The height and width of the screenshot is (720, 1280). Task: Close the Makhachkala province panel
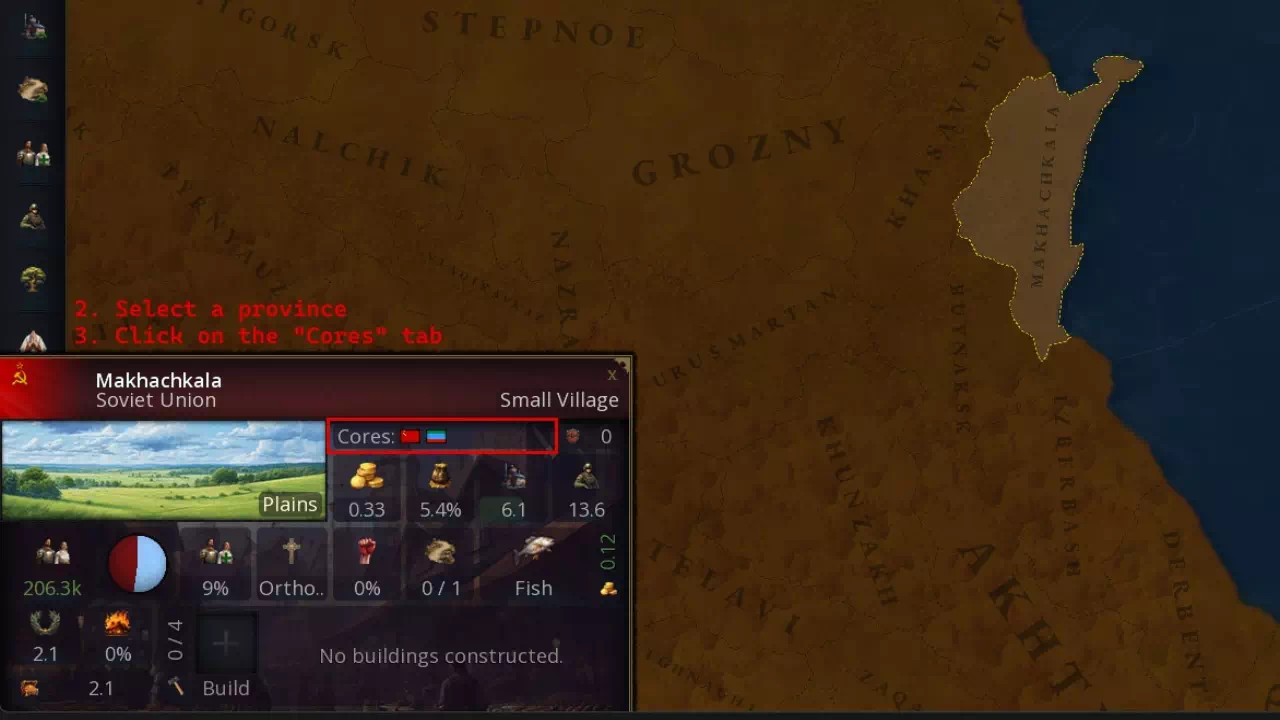[x=612, y=375]
